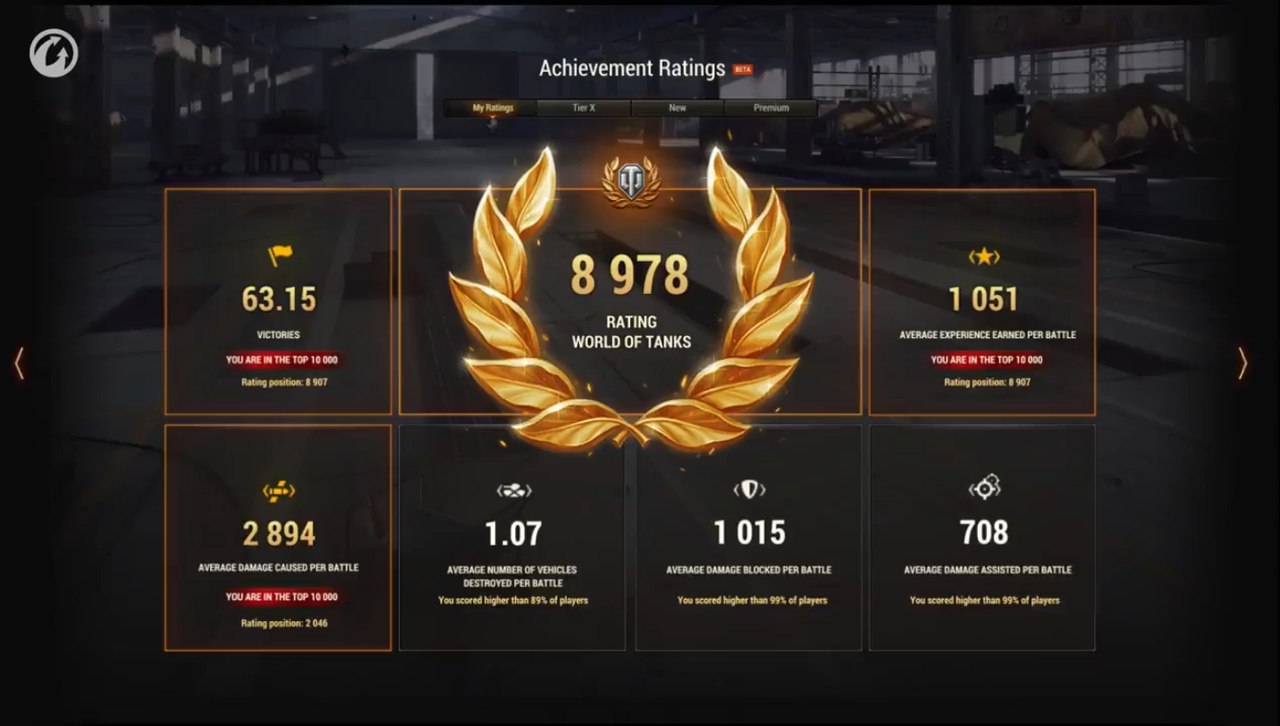Open the Tier X tab
The height and width of the screenshot is (726, 1280).
pyautogui.click(x=584, y=108)
